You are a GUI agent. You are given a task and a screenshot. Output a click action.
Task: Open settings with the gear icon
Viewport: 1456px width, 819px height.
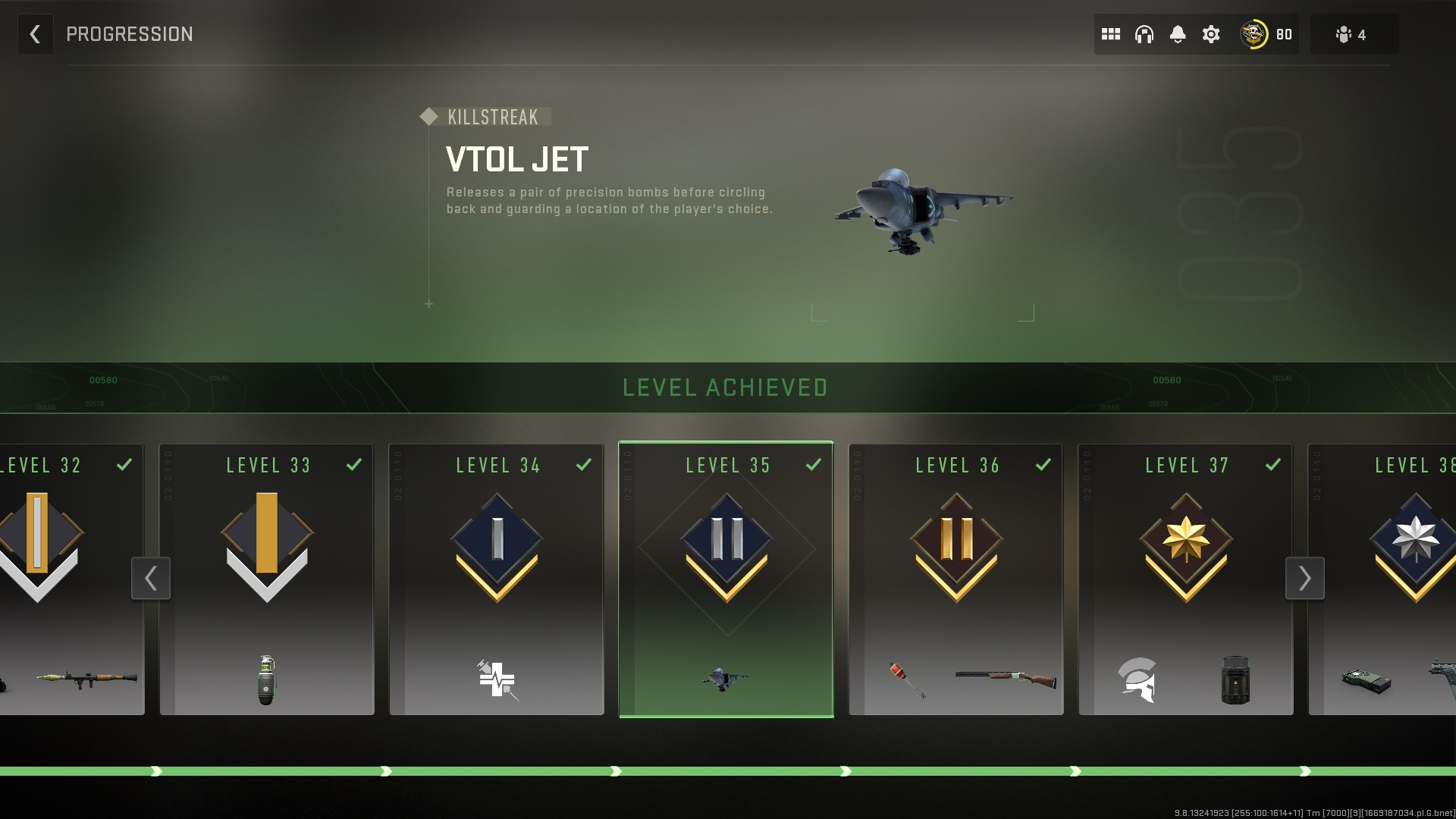(x=1211, y=33)
